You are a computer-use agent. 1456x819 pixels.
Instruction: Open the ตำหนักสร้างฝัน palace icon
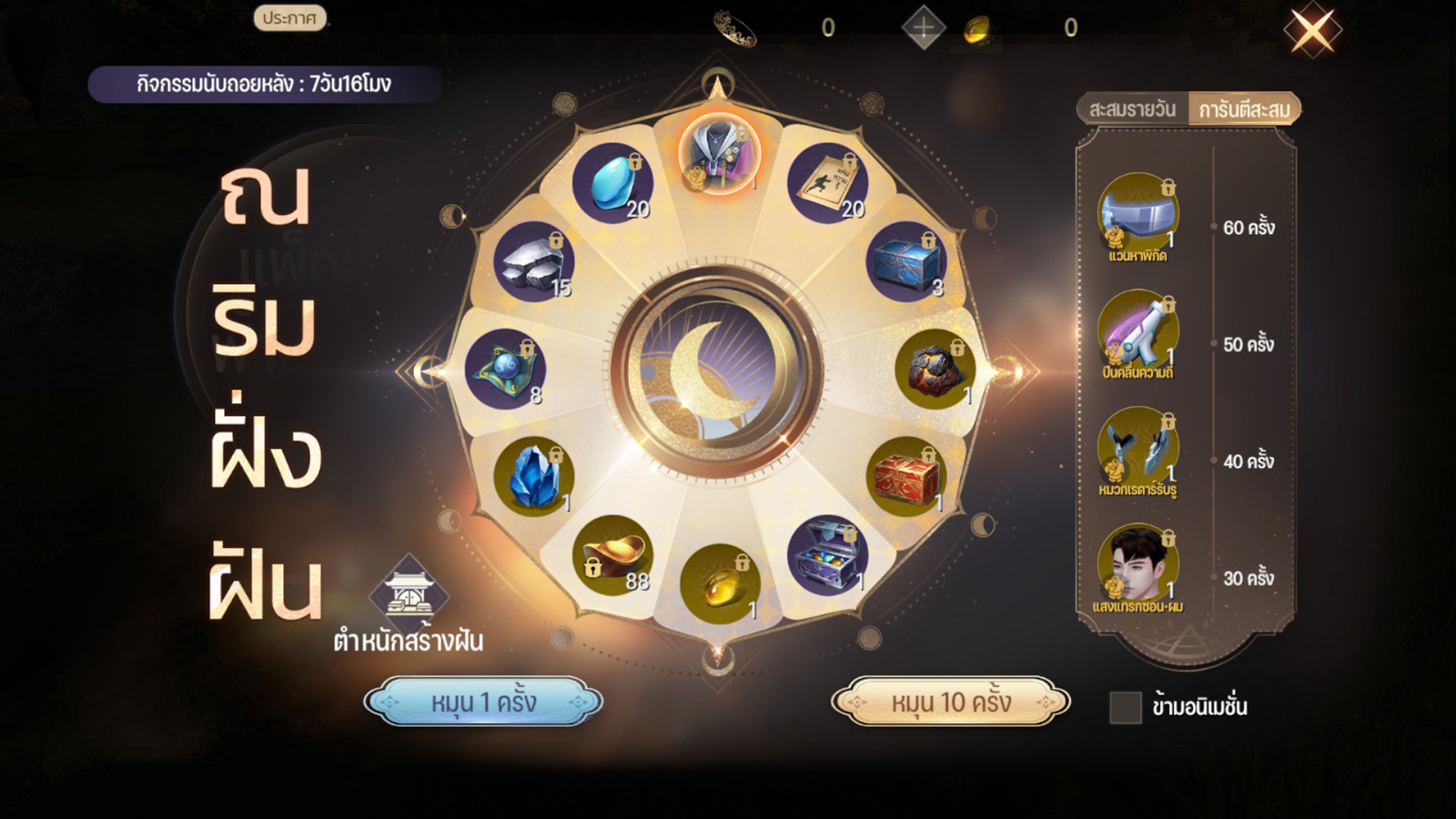point(409,594)
